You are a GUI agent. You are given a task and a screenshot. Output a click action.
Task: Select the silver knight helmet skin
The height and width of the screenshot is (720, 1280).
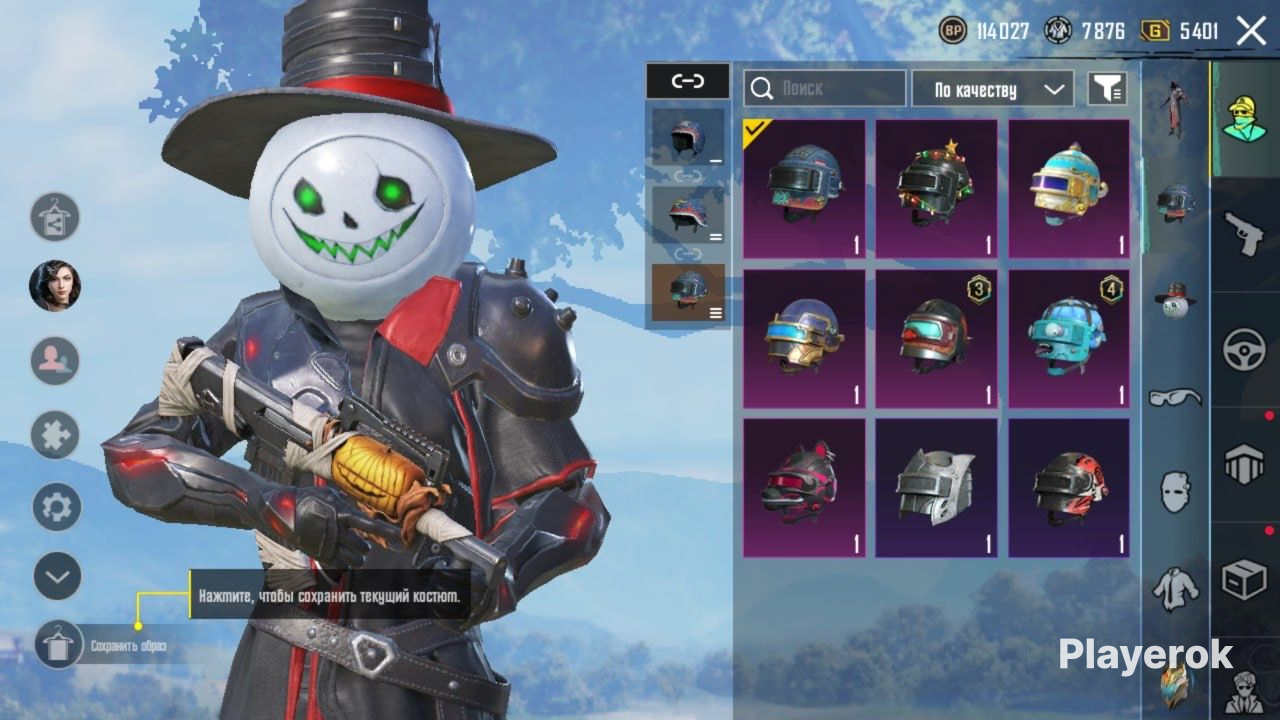[x=936, y=488]
